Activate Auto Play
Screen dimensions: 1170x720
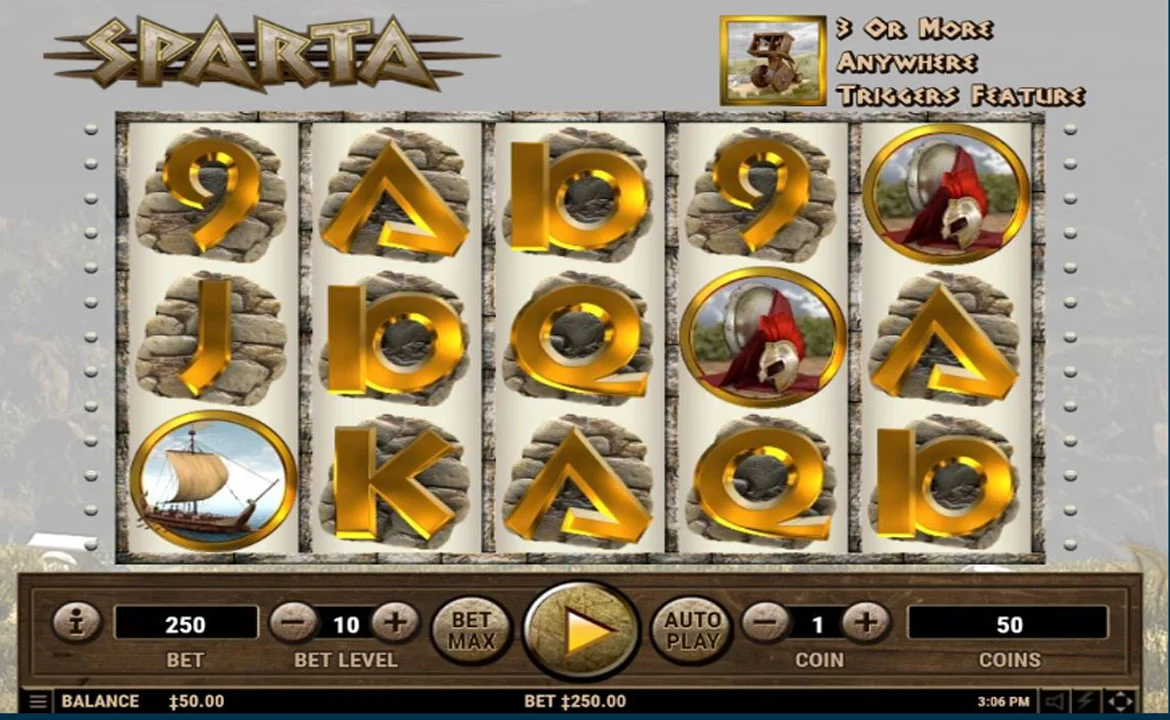pyautogui.click(x=693, y=630)
